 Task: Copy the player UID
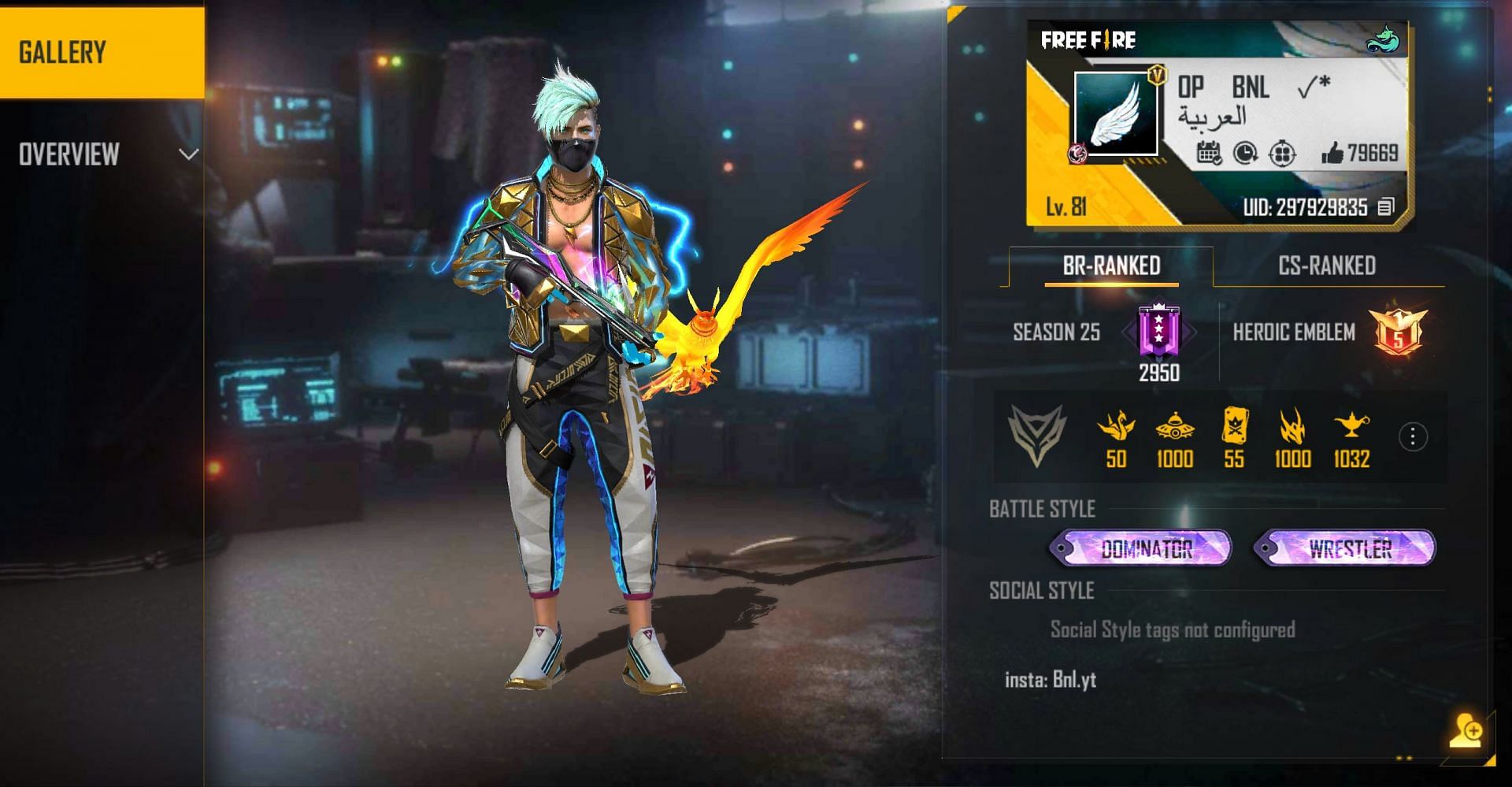coord(1386,207)
